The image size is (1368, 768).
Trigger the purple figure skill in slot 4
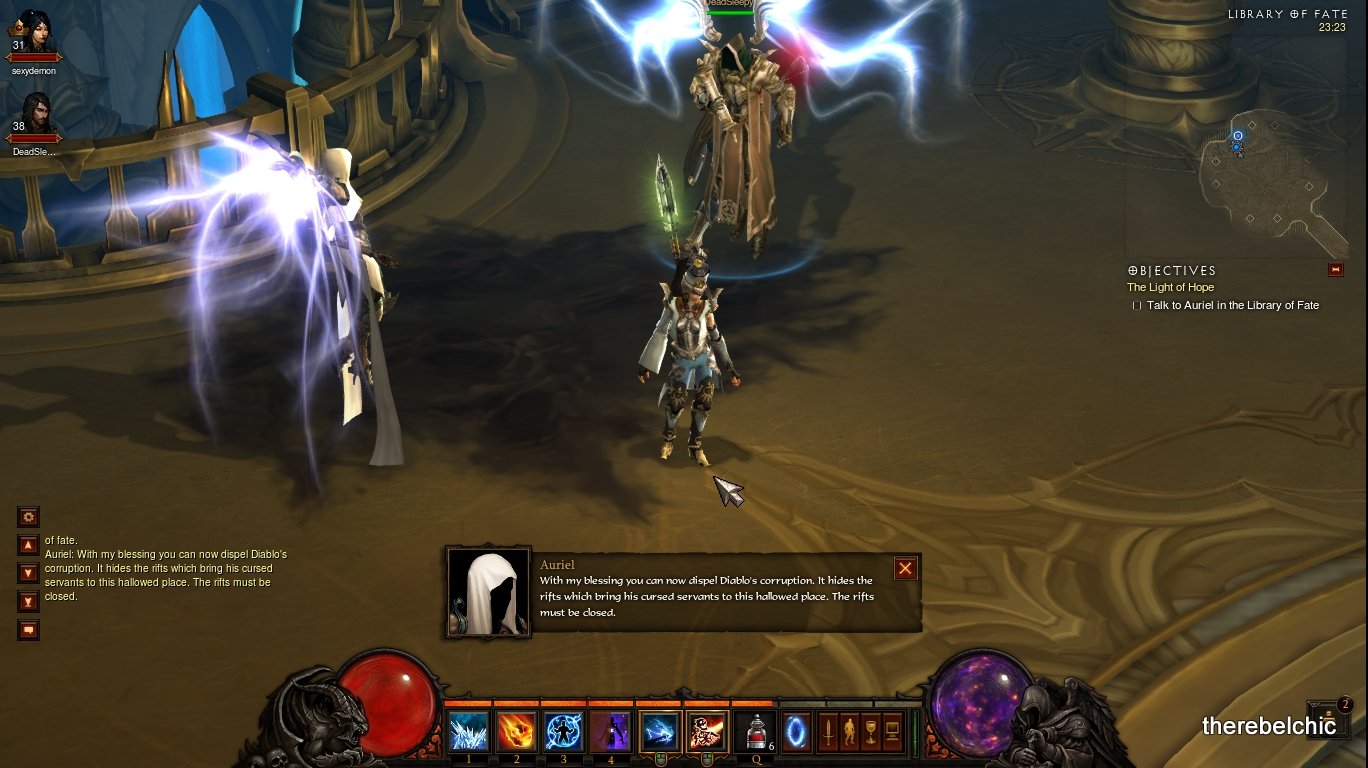click(610, 731)
